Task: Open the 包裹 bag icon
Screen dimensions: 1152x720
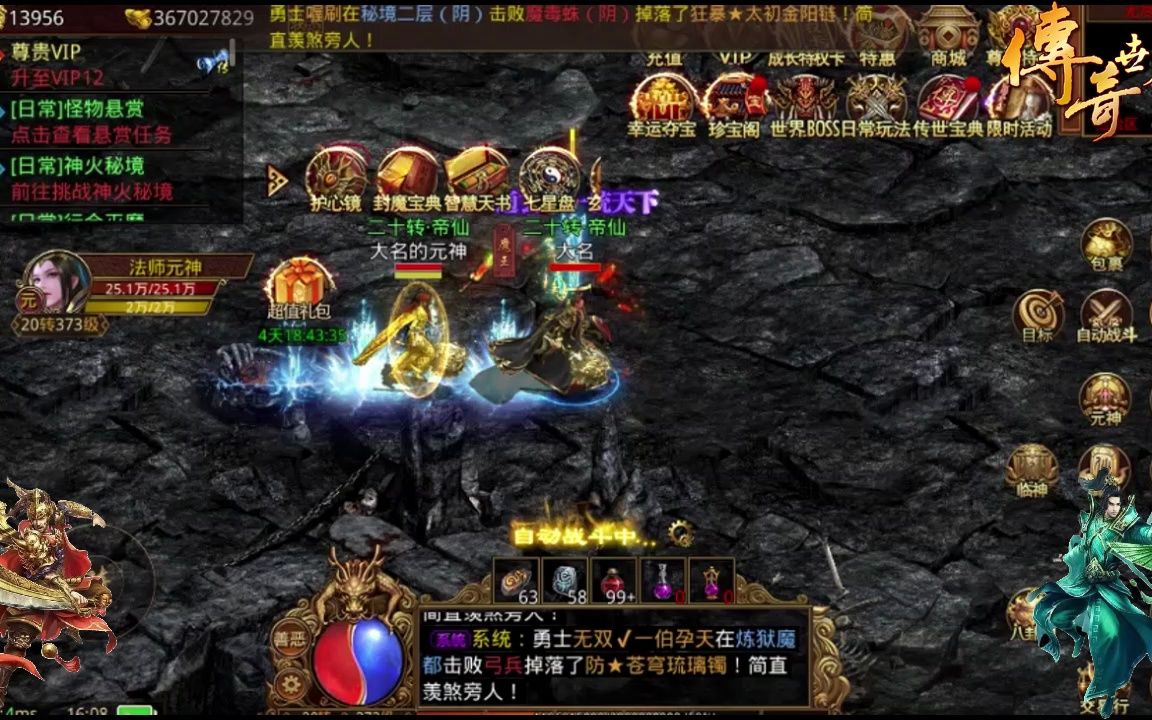Action: 1106,243
